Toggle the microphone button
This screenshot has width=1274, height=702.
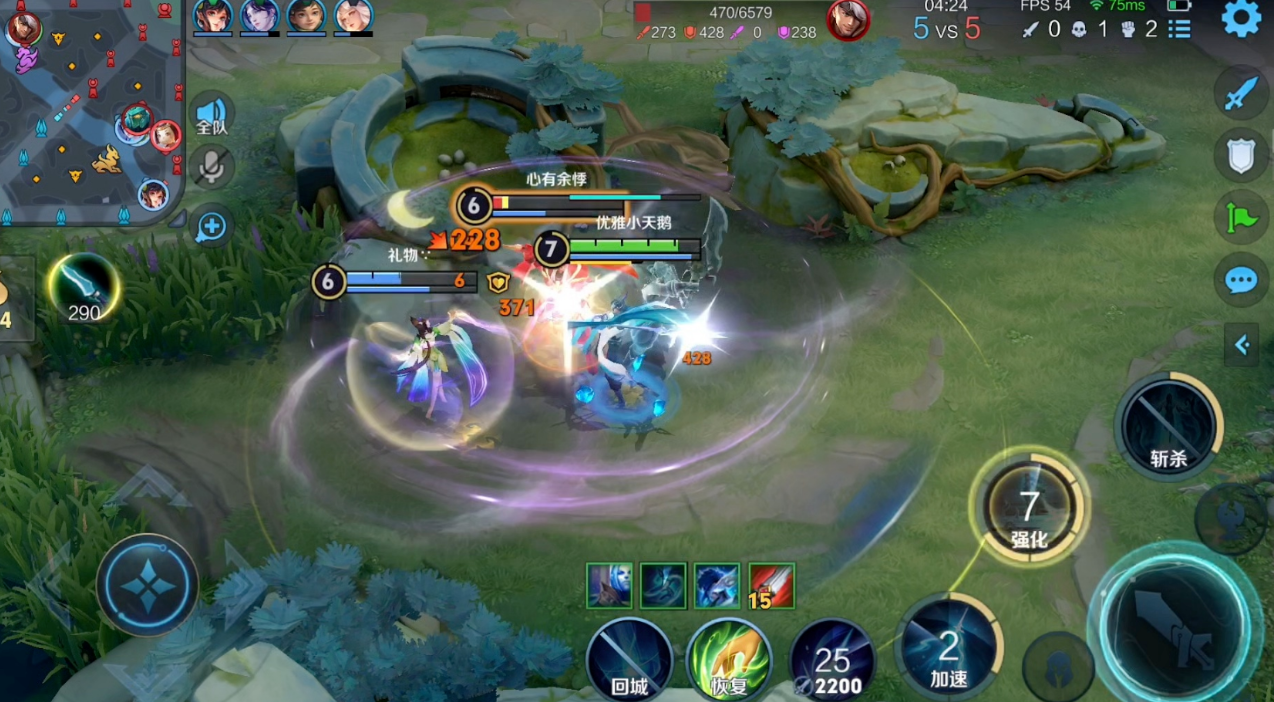(x=211, y=168)
